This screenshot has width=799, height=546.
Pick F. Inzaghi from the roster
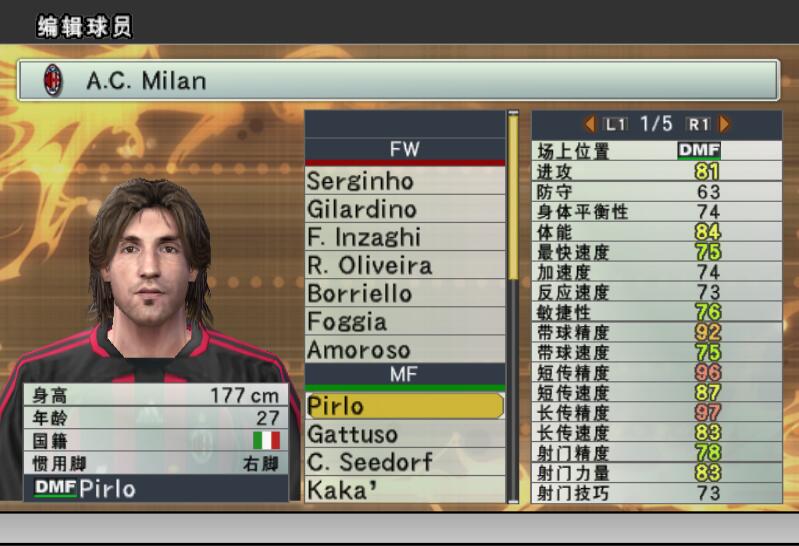click(404, 237)
